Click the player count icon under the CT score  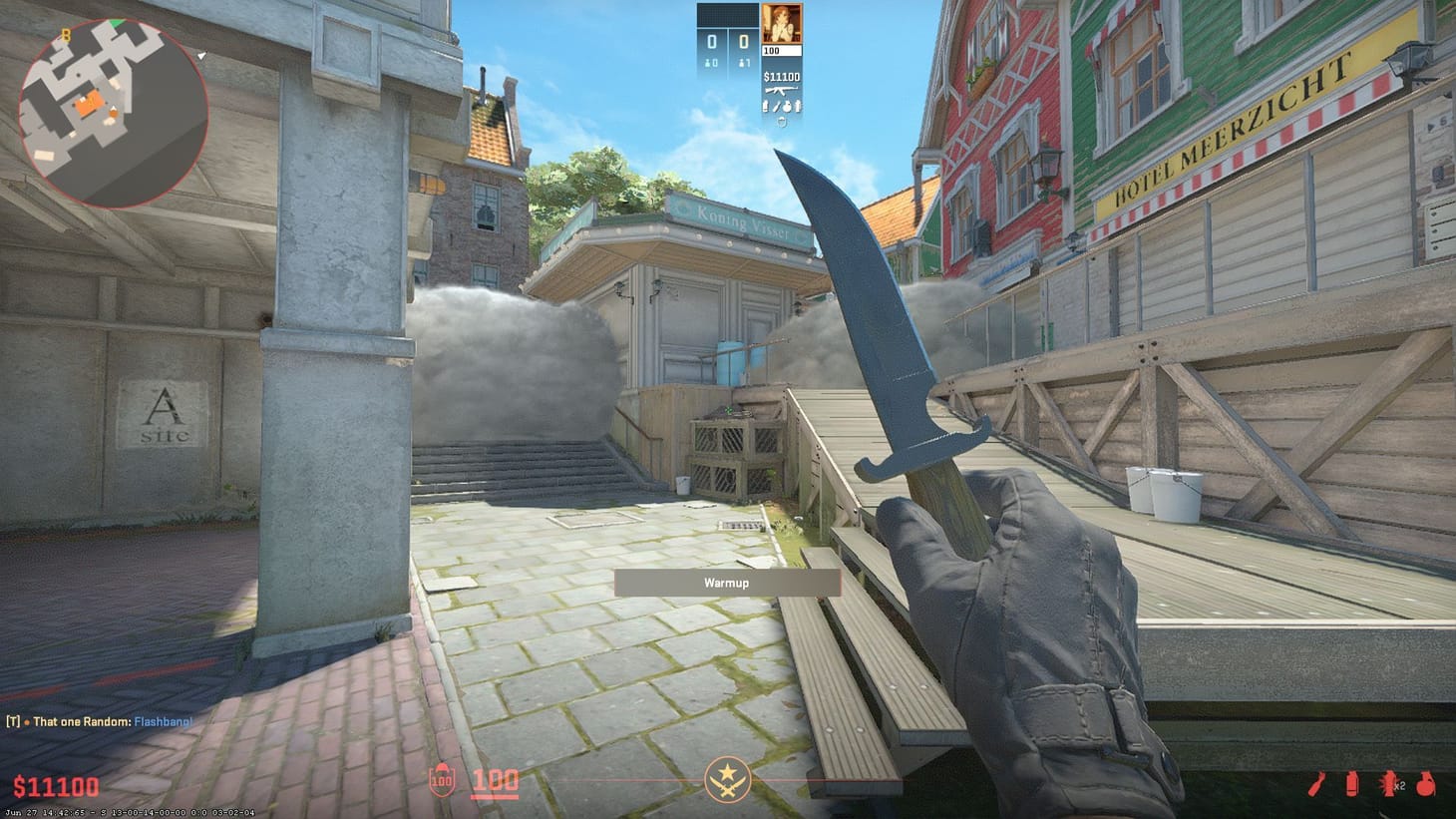710,63
